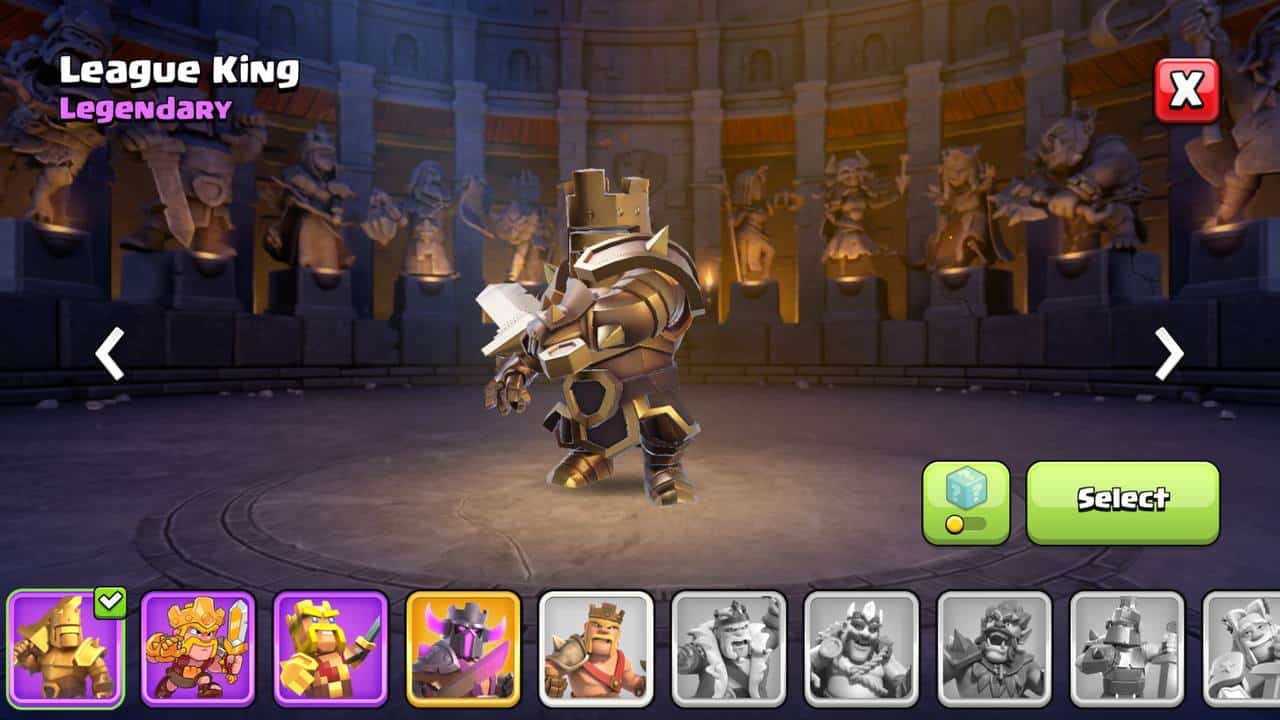The height and width of the screenshot is (720, 1280).
Task: Preview the locked fur-coat king skin
Action: click(729, 649)
